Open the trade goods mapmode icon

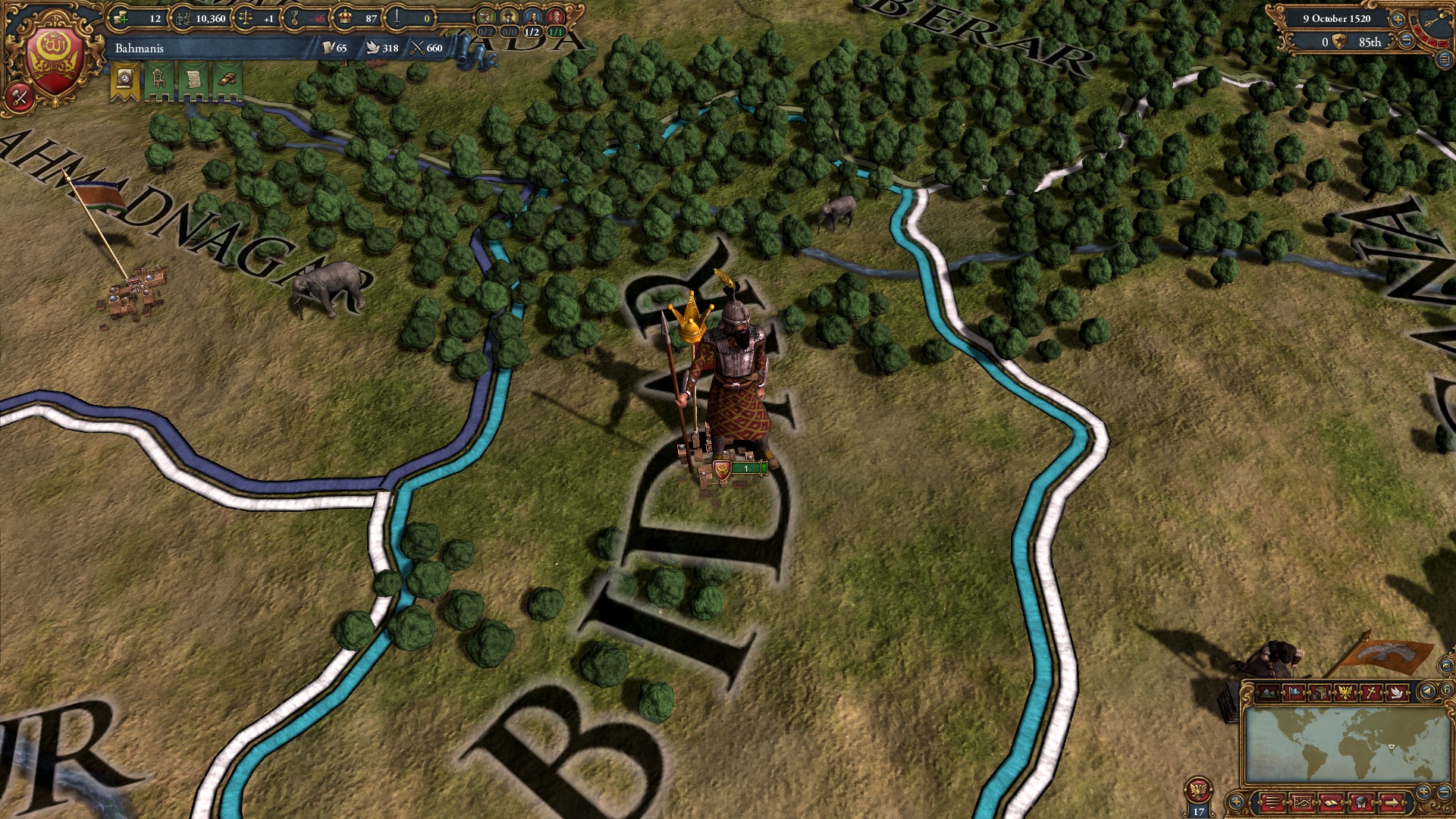1321,693
